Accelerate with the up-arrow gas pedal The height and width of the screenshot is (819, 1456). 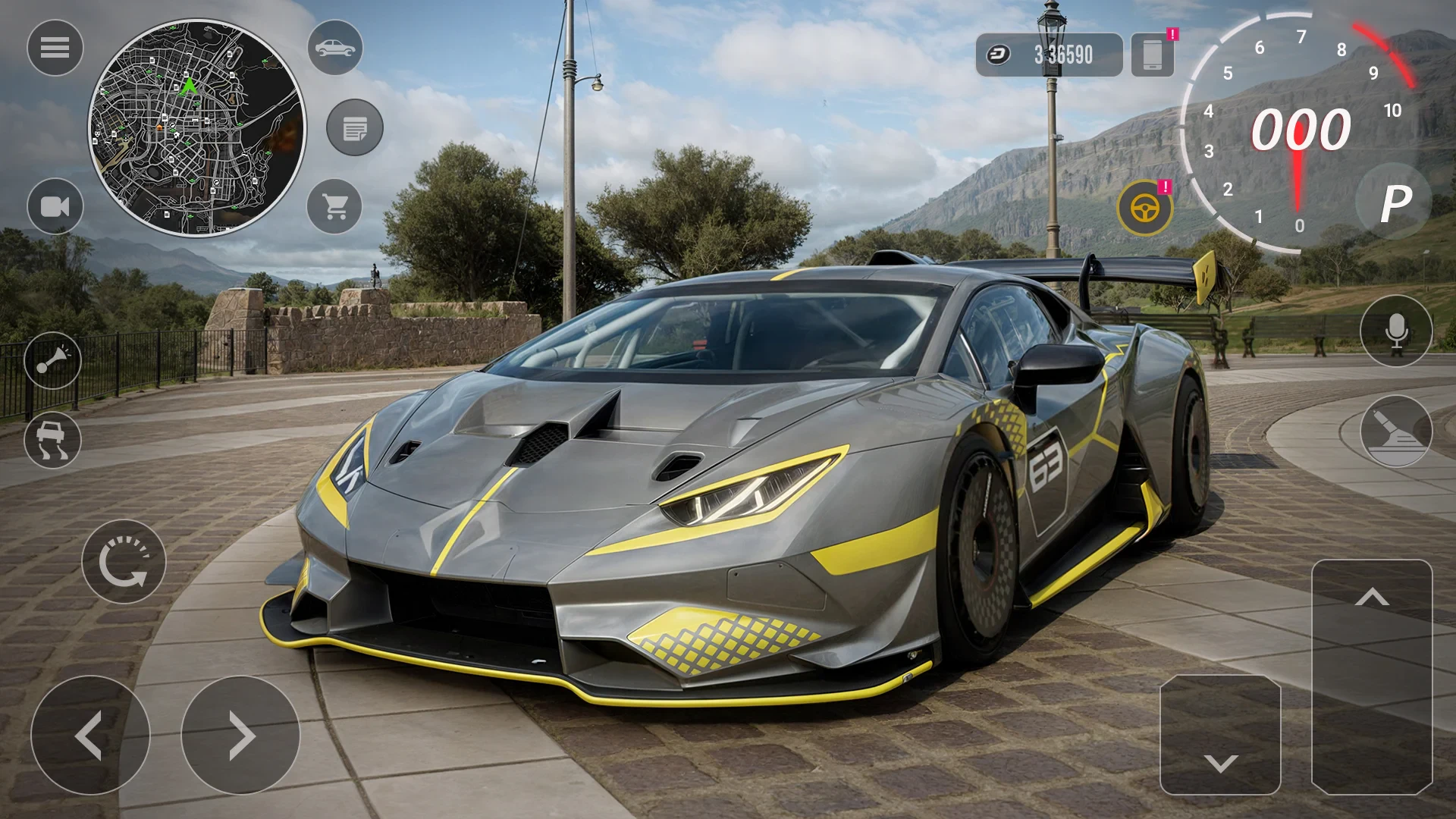click(1372, 676)
